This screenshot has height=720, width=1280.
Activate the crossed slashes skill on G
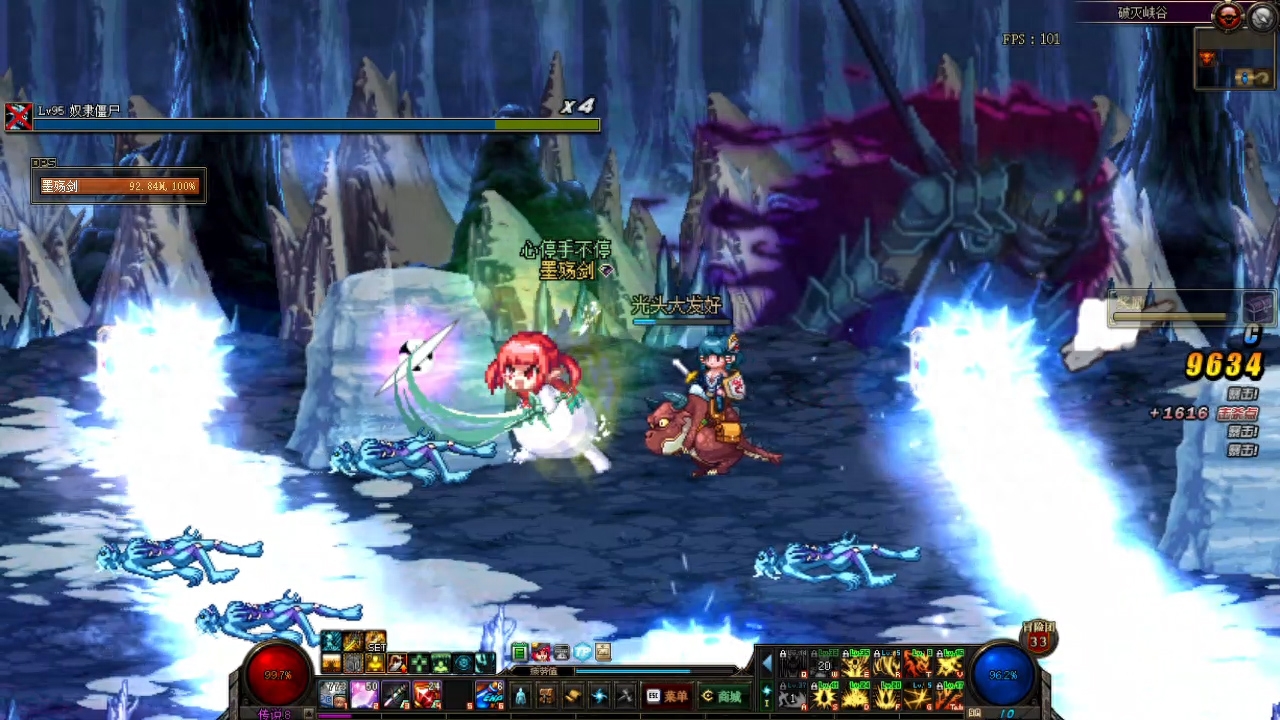tap(917, 695)
